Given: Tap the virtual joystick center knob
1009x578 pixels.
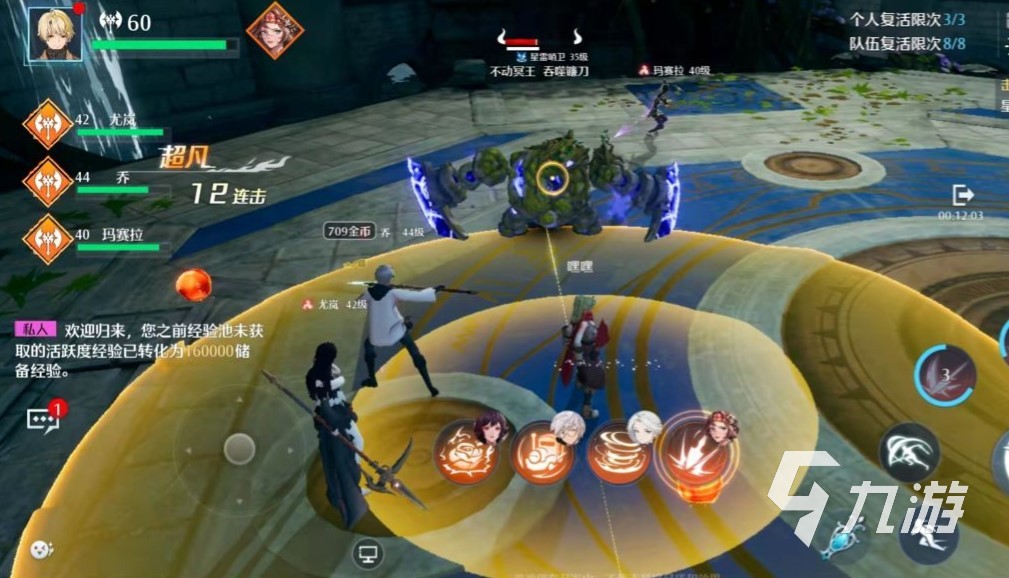Looking at the screenshot, I should coord(240,449).
